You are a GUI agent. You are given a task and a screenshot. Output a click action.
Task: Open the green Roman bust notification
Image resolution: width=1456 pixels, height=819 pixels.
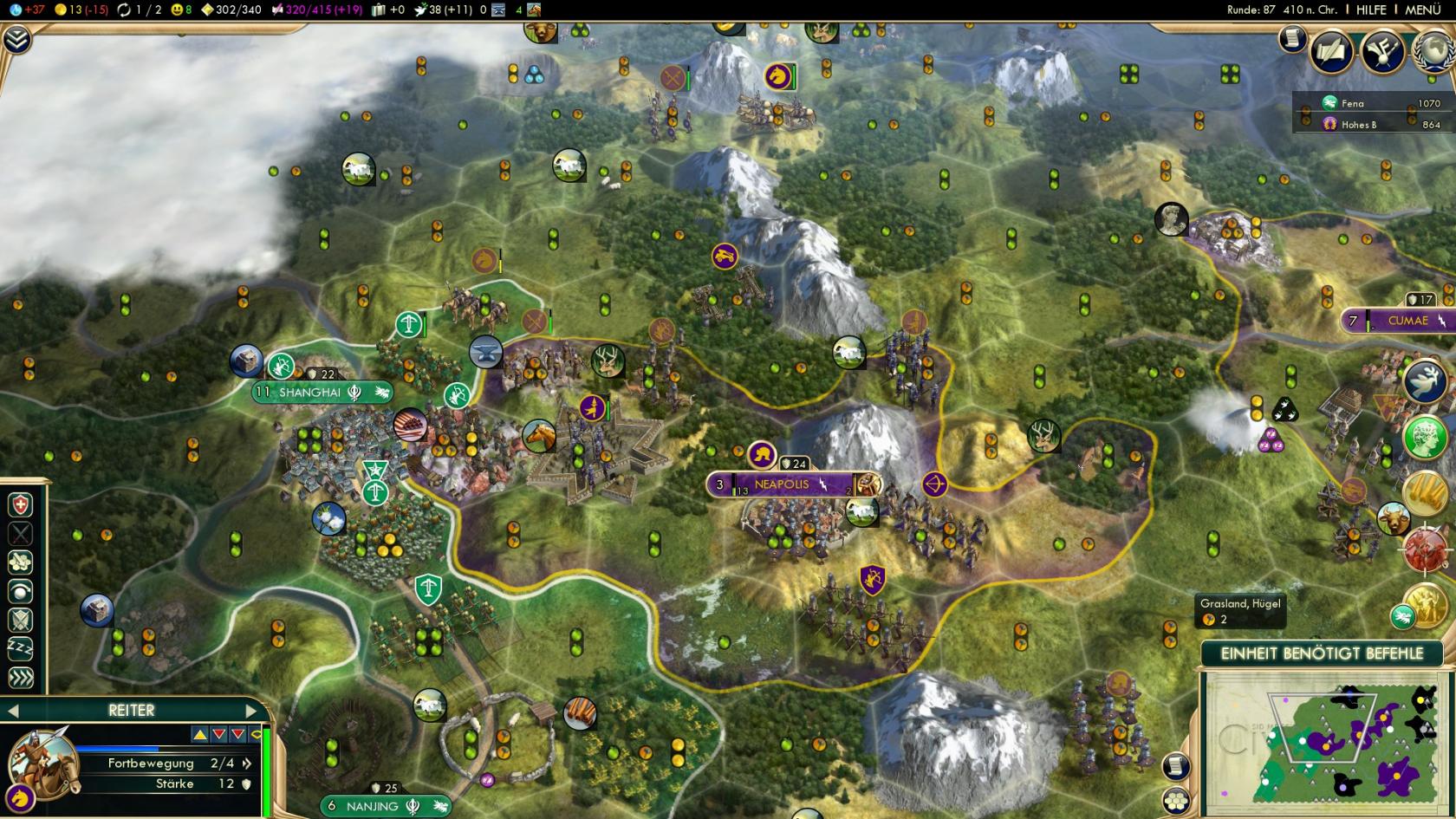tap(1424, 437)
